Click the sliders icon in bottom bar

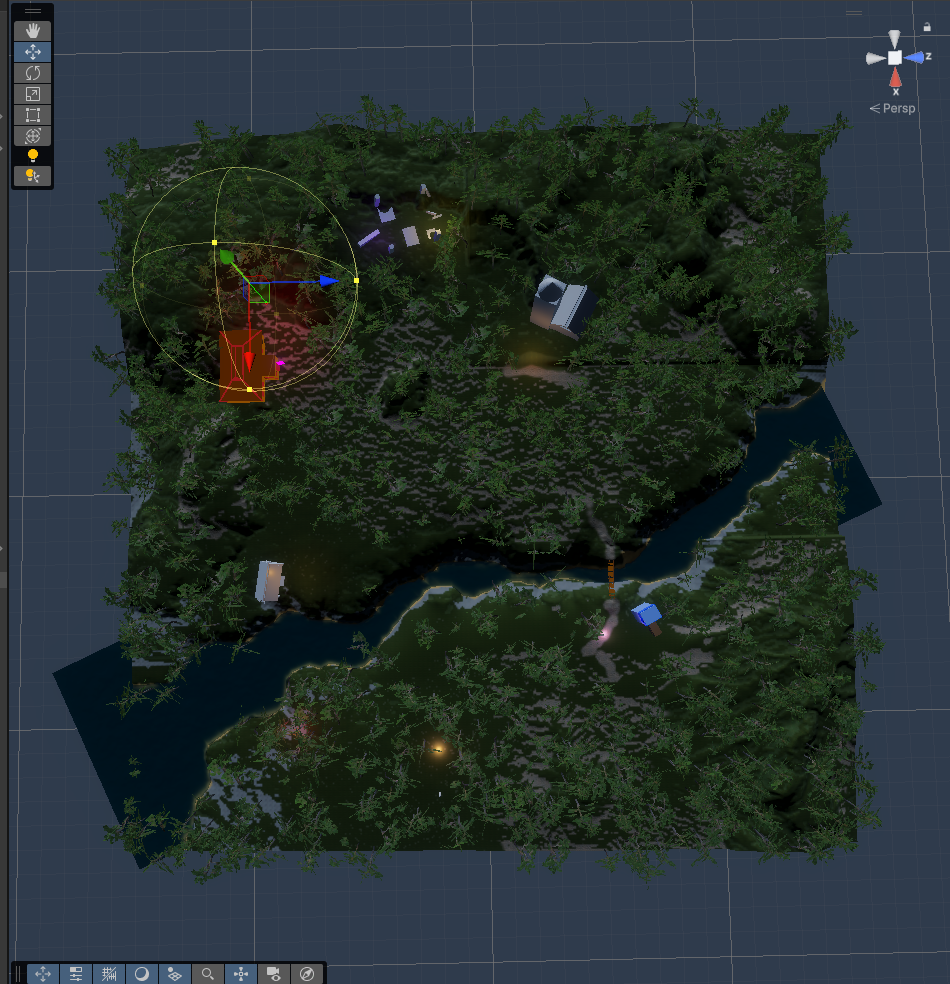[x=76, y=973]
